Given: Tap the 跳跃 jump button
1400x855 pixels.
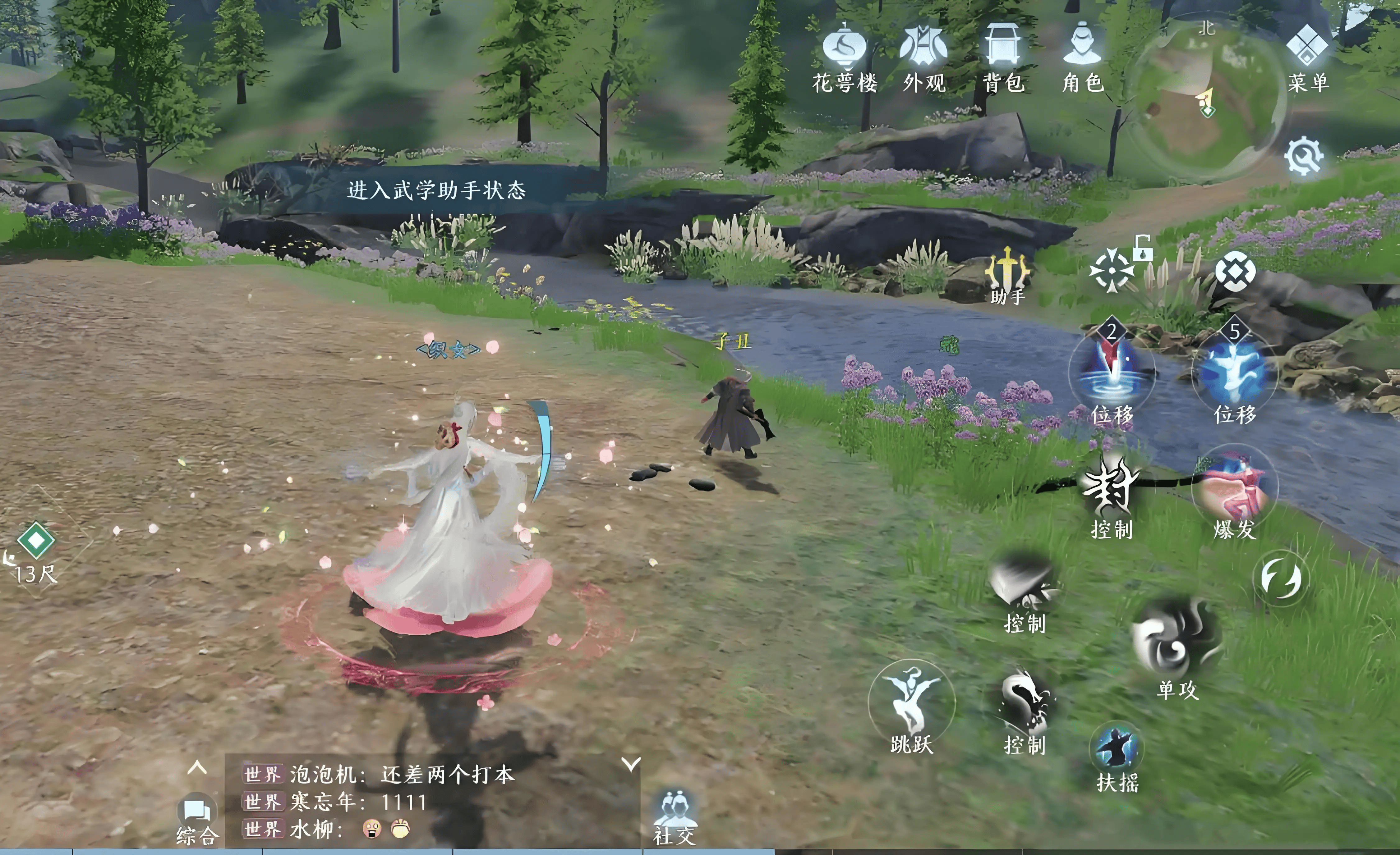Looking at the screenshot, I should (911, 704).
